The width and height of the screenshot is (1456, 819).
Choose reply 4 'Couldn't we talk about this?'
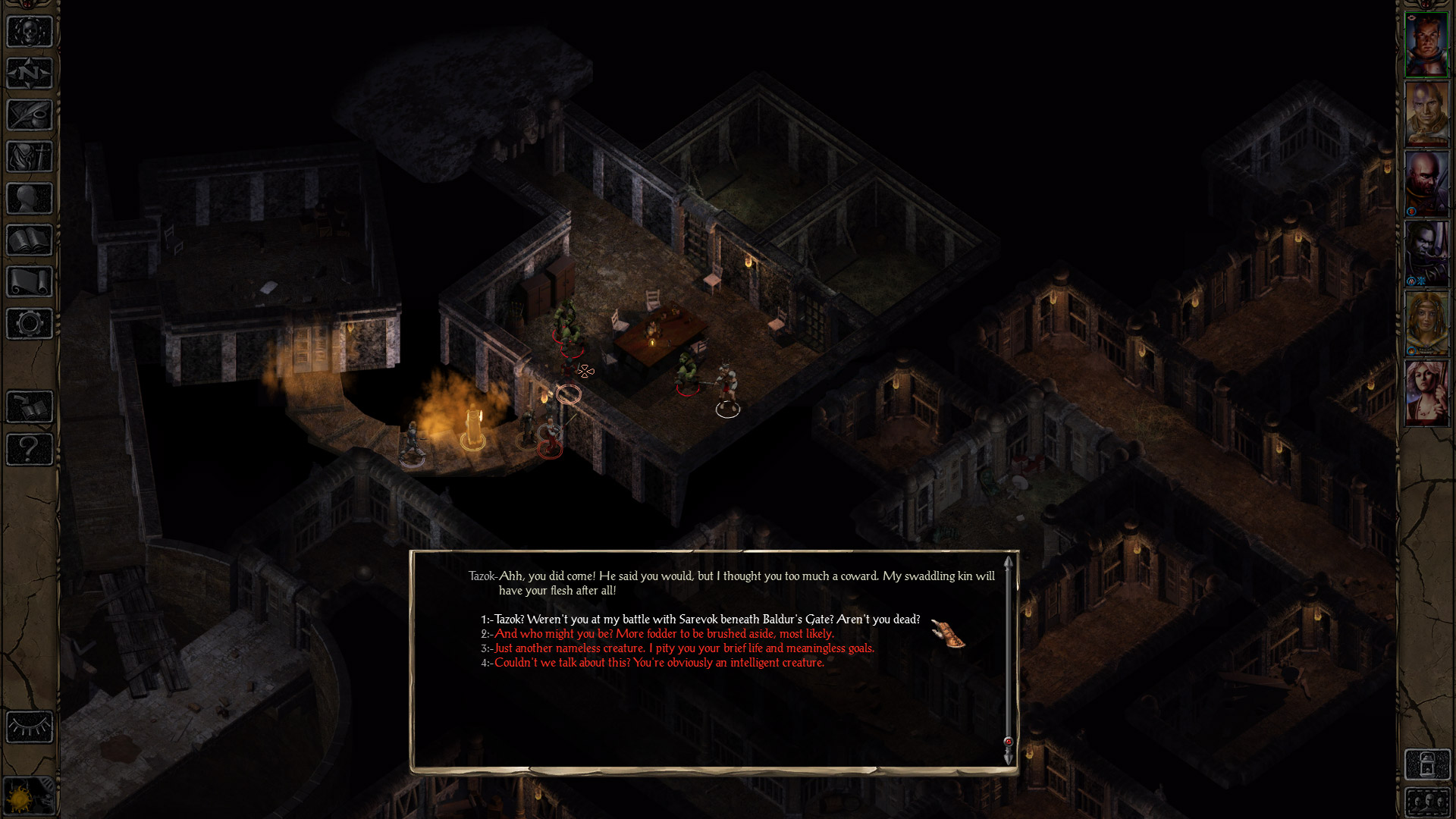(x=658, y=663)
